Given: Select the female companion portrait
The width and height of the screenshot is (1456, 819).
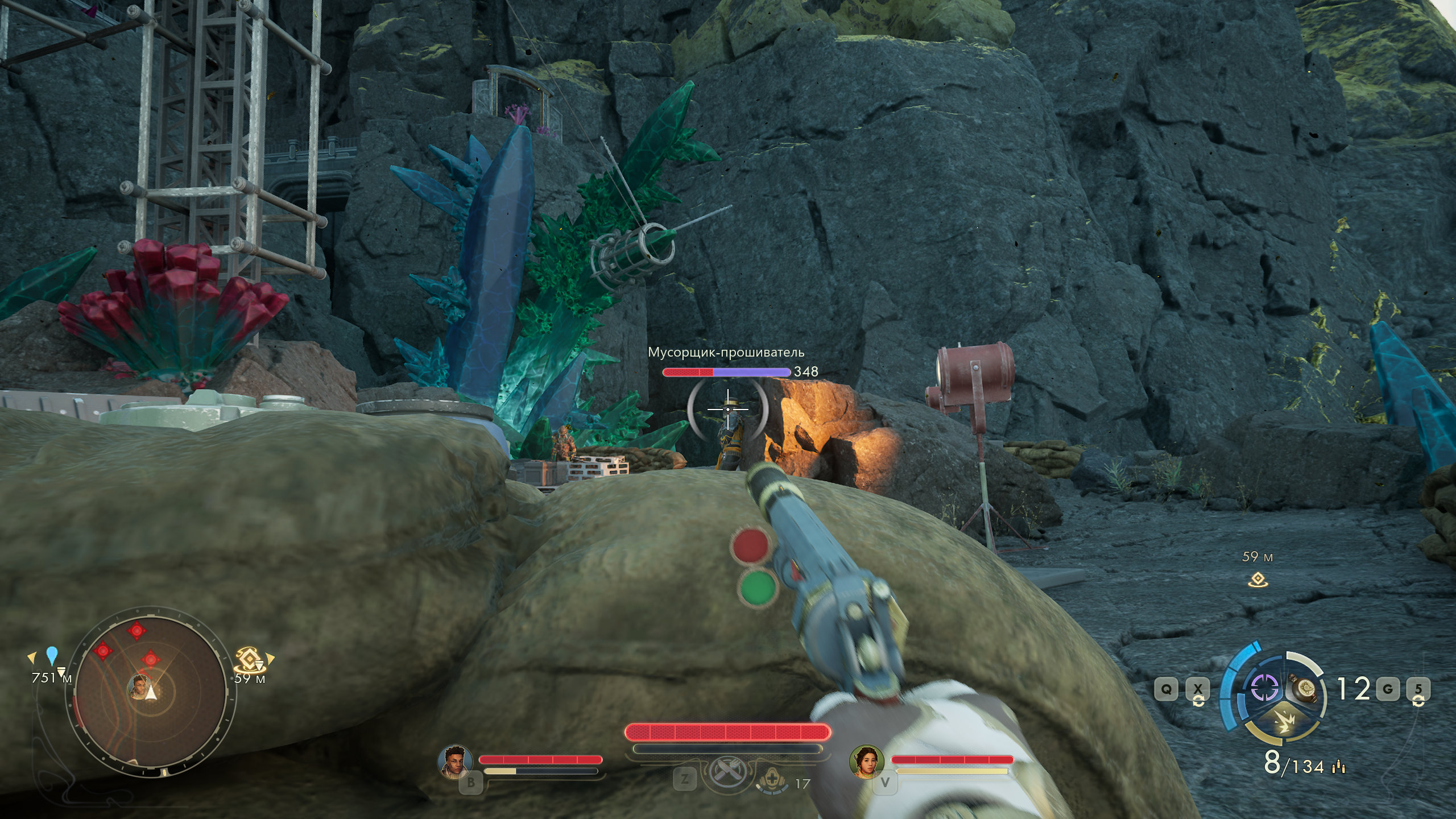Looking at the screenshot, I should coord(866,761).
